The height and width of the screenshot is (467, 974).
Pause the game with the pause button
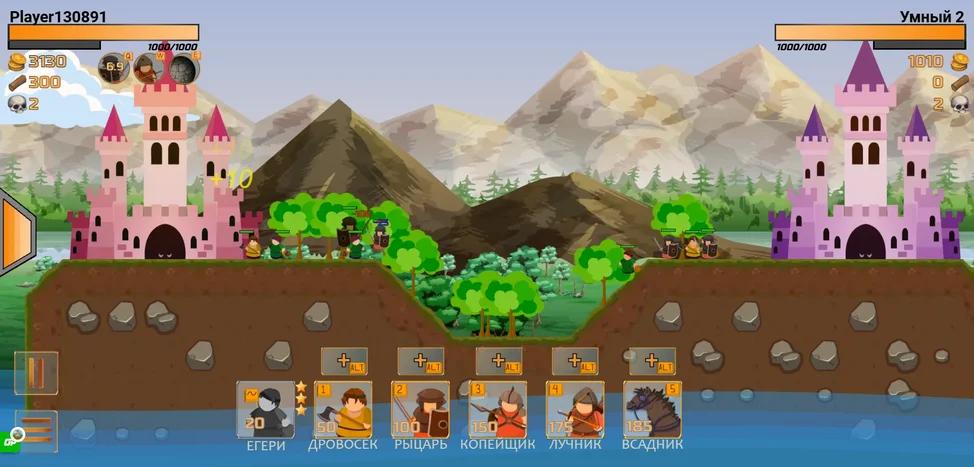[36, 373]
